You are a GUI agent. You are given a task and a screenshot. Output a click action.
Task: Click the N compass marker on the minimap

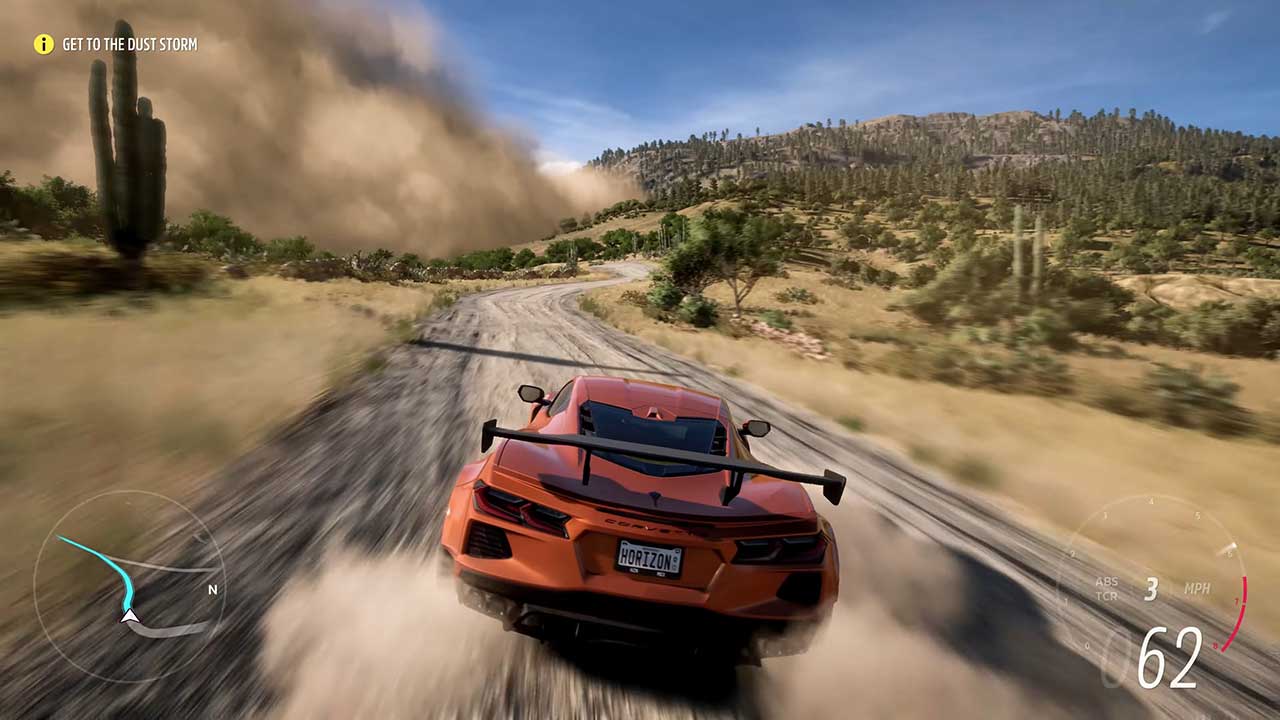(210, 590)
